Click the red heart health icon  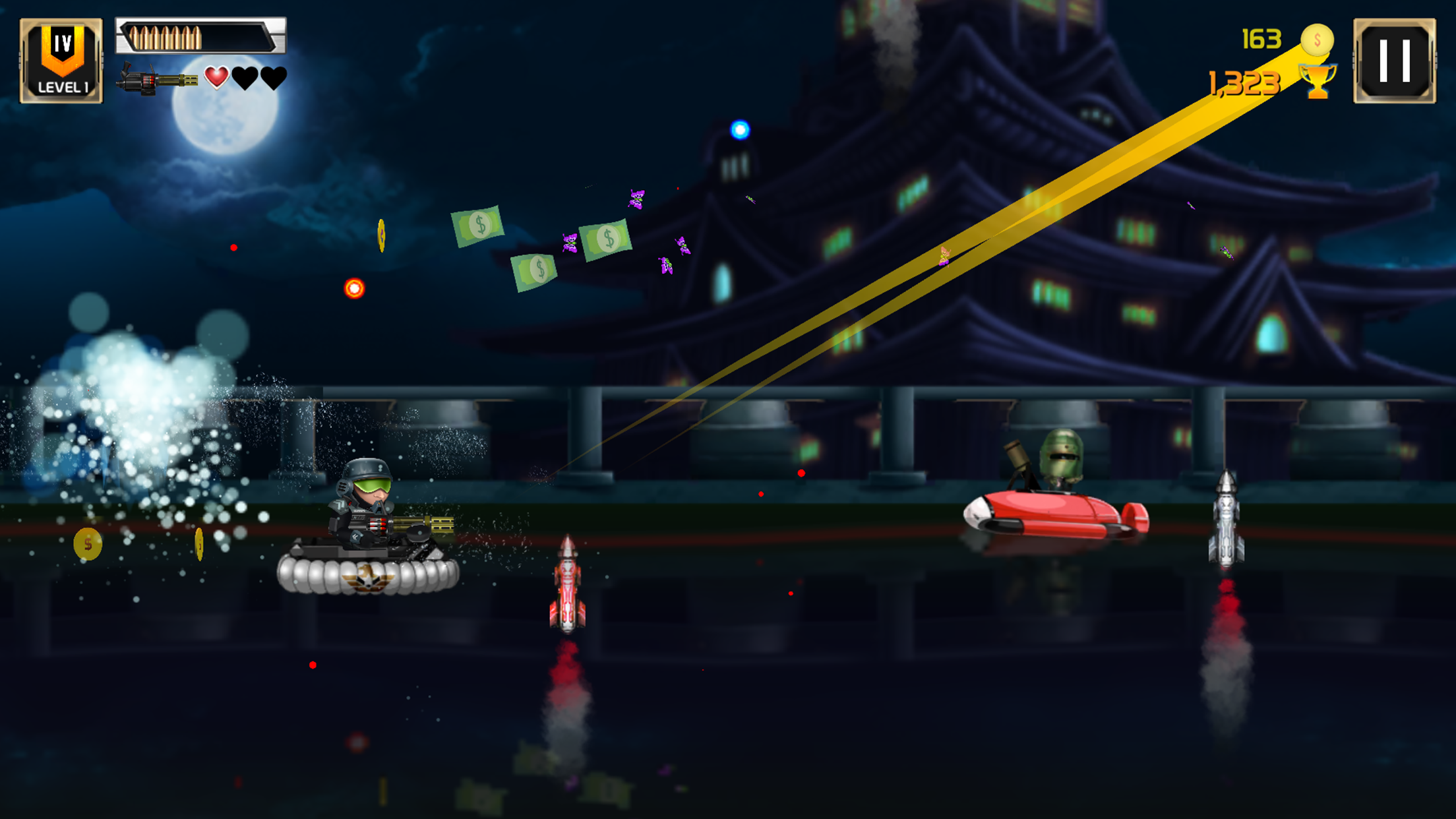[x=218, y=78]
